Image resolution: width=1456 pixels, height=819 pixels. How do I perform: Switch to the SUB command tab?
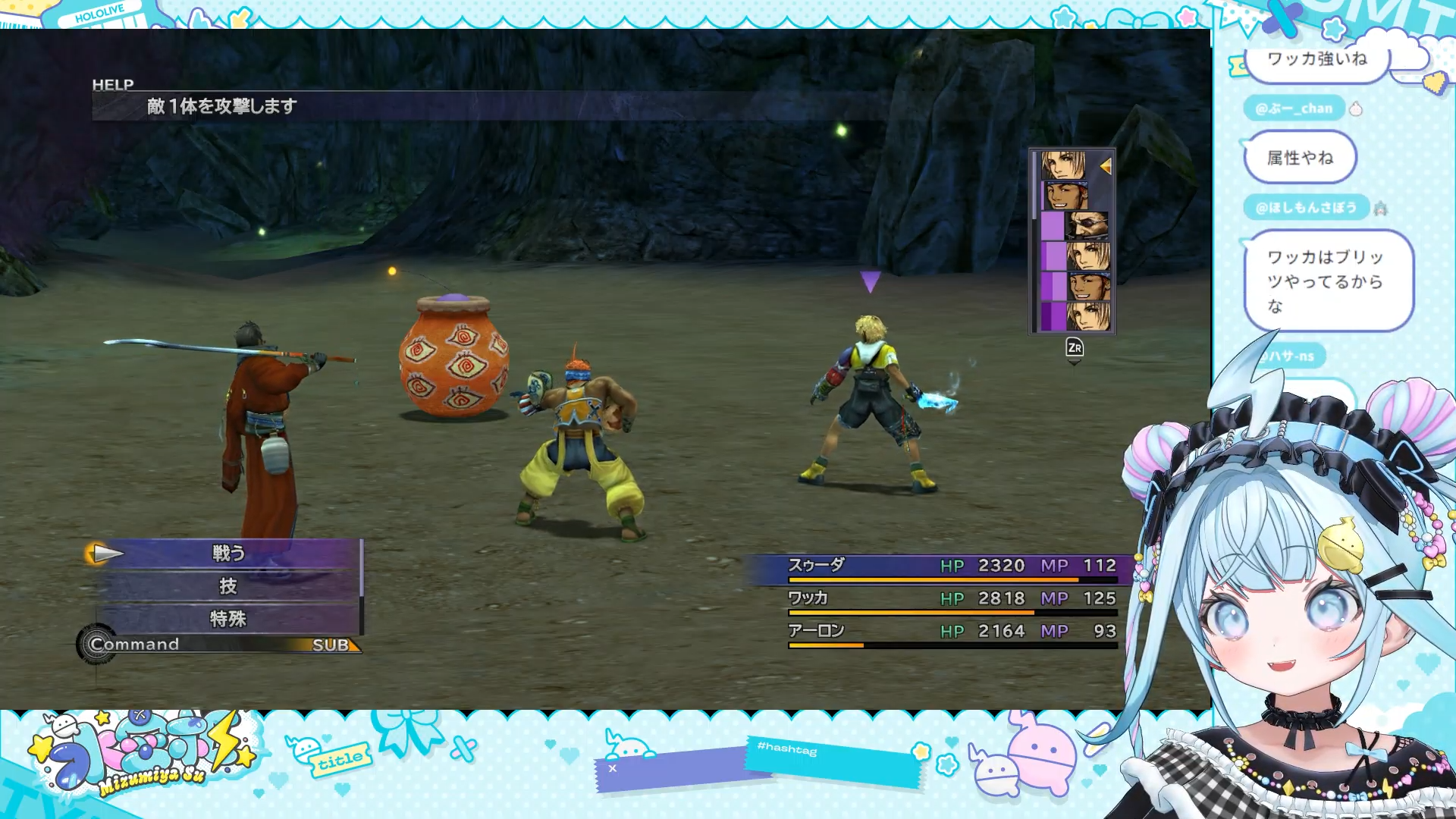point(331,645)
